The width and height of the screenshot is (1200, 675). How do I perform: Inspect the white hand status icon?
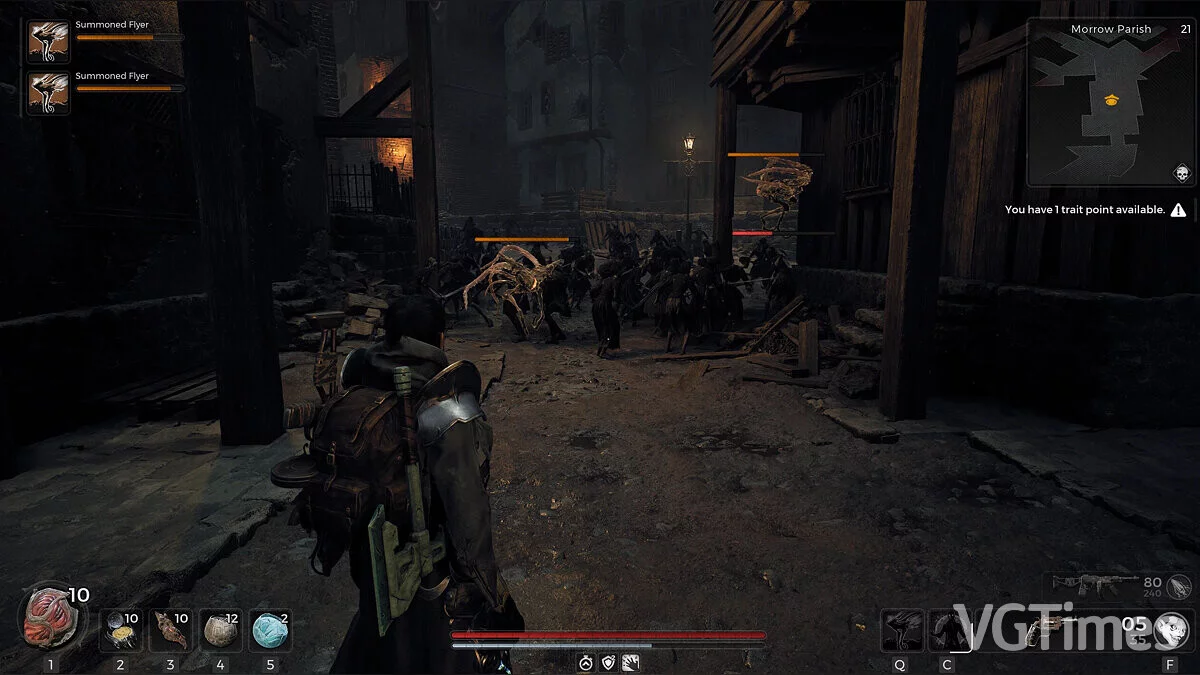tap(630, 662)
